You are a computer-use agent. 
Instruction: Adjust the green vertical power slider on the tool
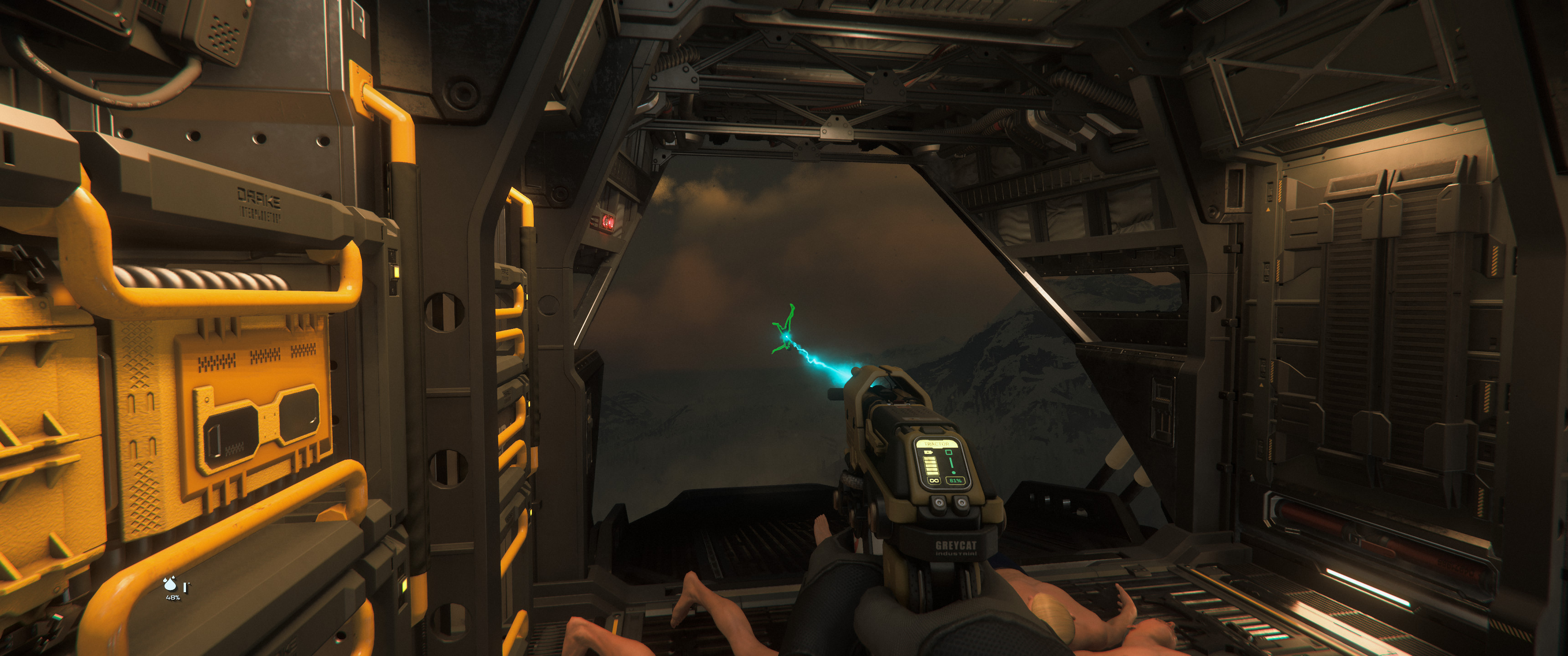pos(951,462)
